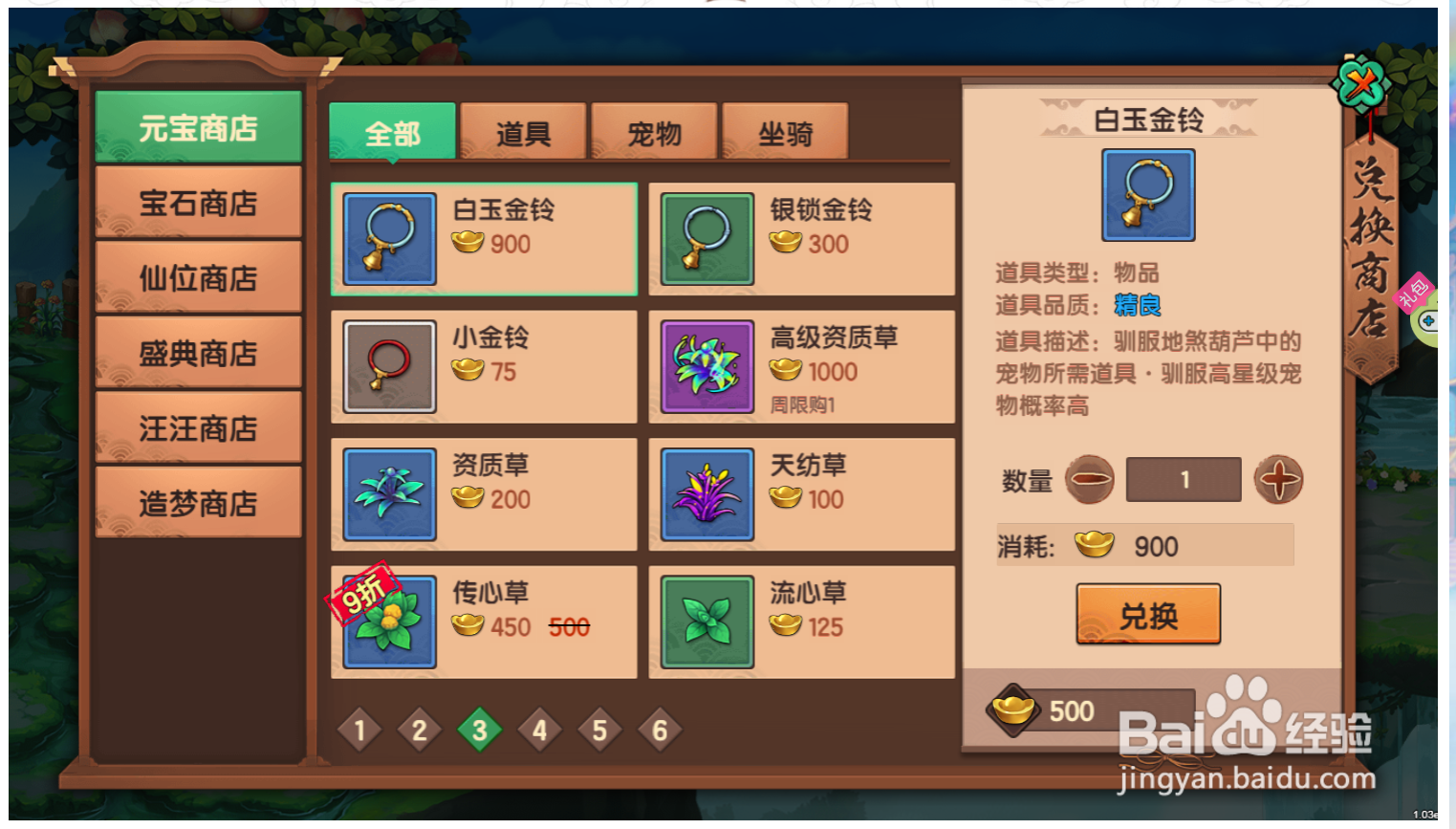Viewport: 1456px width, 829px height.
Task: Open the 高级资质草 item details
Action: 706,366
